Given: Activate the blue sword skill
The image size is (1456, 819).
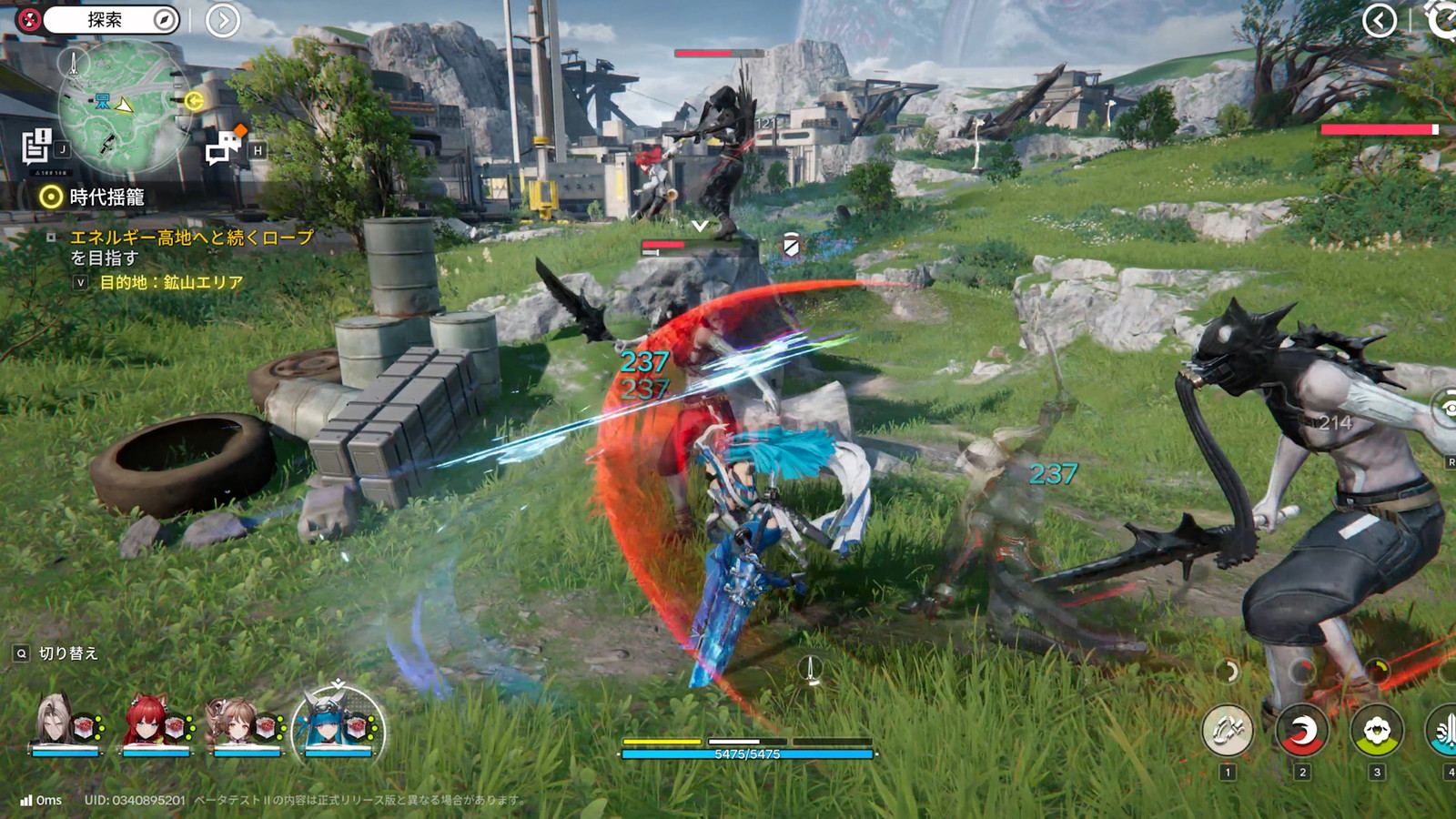Looking at the screenshot, I should coord(1445,731).
